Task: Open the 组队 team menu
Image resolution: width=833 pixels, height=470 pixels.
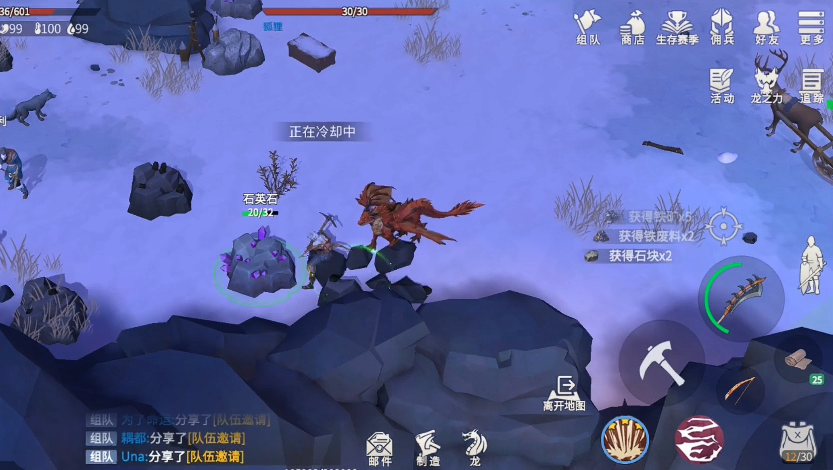Action: (x=588, y=25)
